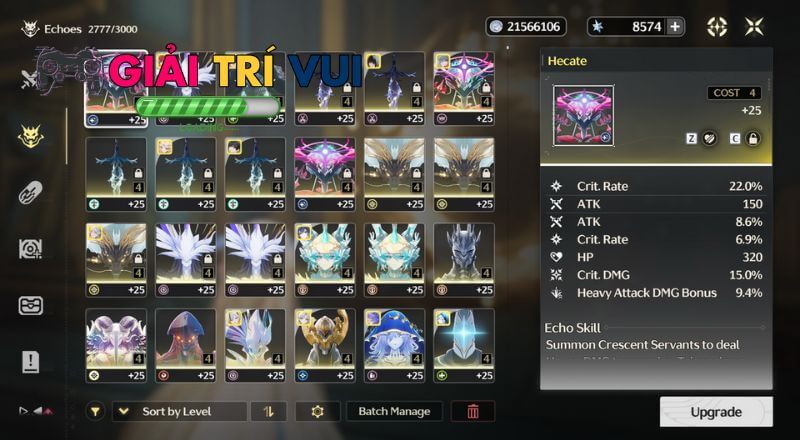Open the funnel filter options

pos(95,411)
